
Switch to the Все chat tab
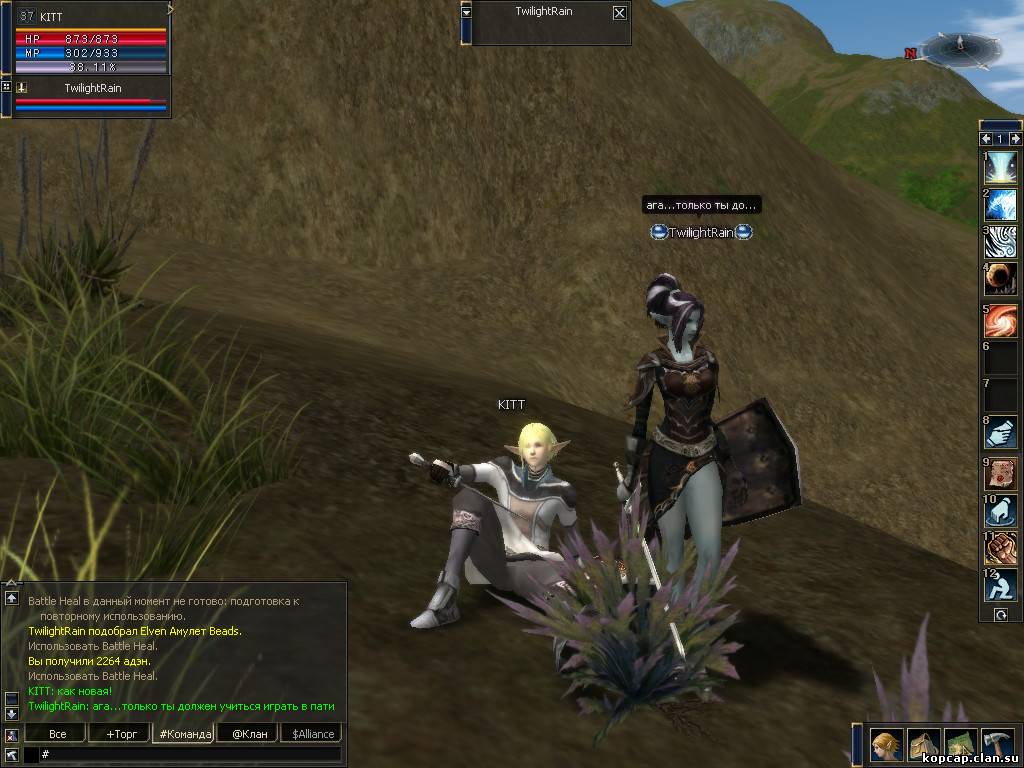click(x=57, y=734)
